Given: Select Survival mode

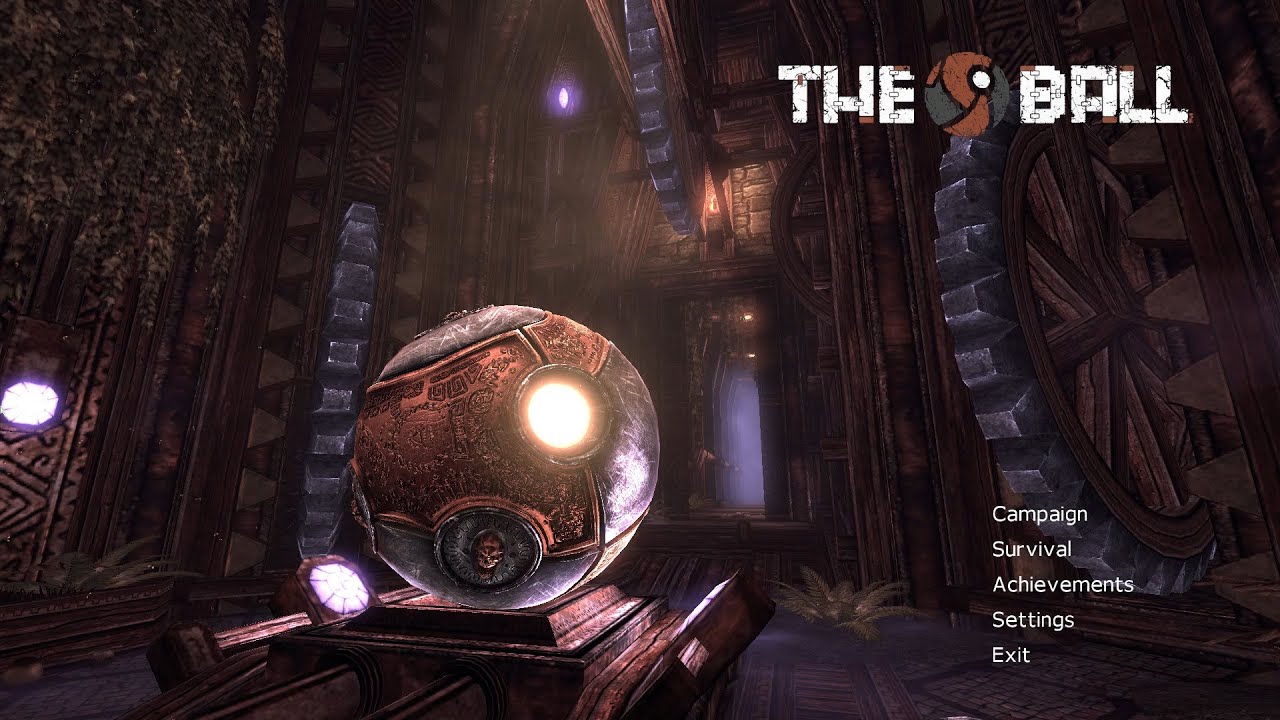Looking at the screenshot, I should tap(1031, 549).
